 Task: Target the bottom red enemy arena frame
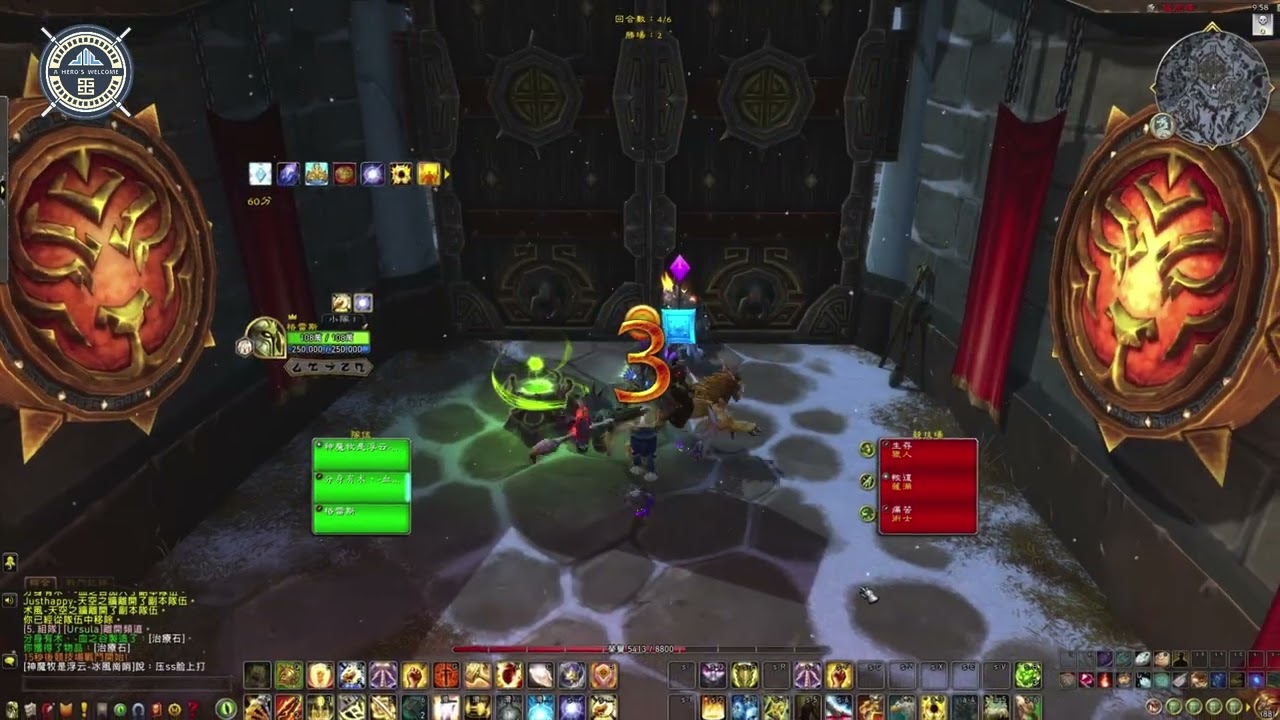927,516
